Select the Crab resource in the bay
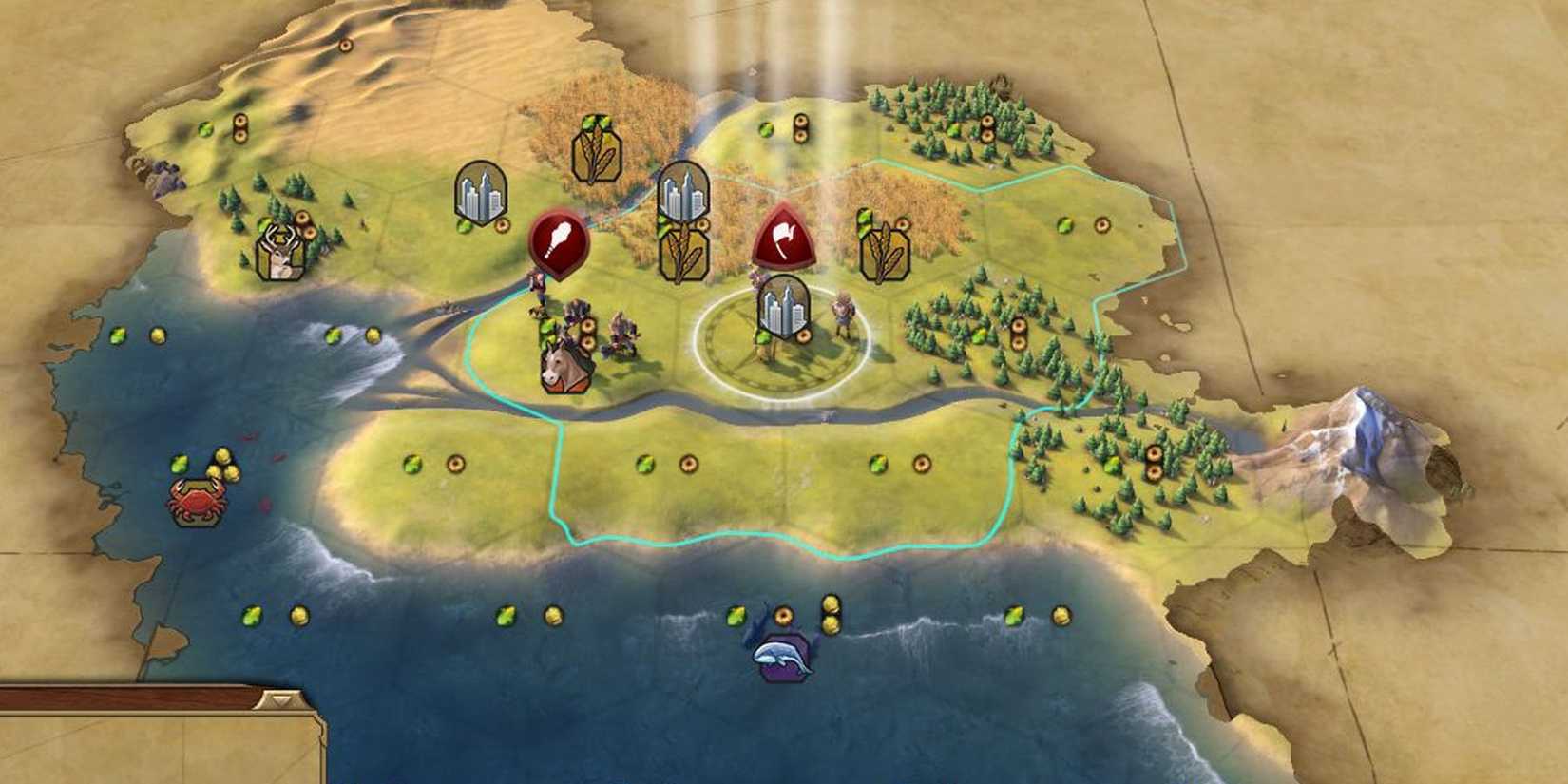This screenshot has height=784, width=1568. tap(200, 502)
